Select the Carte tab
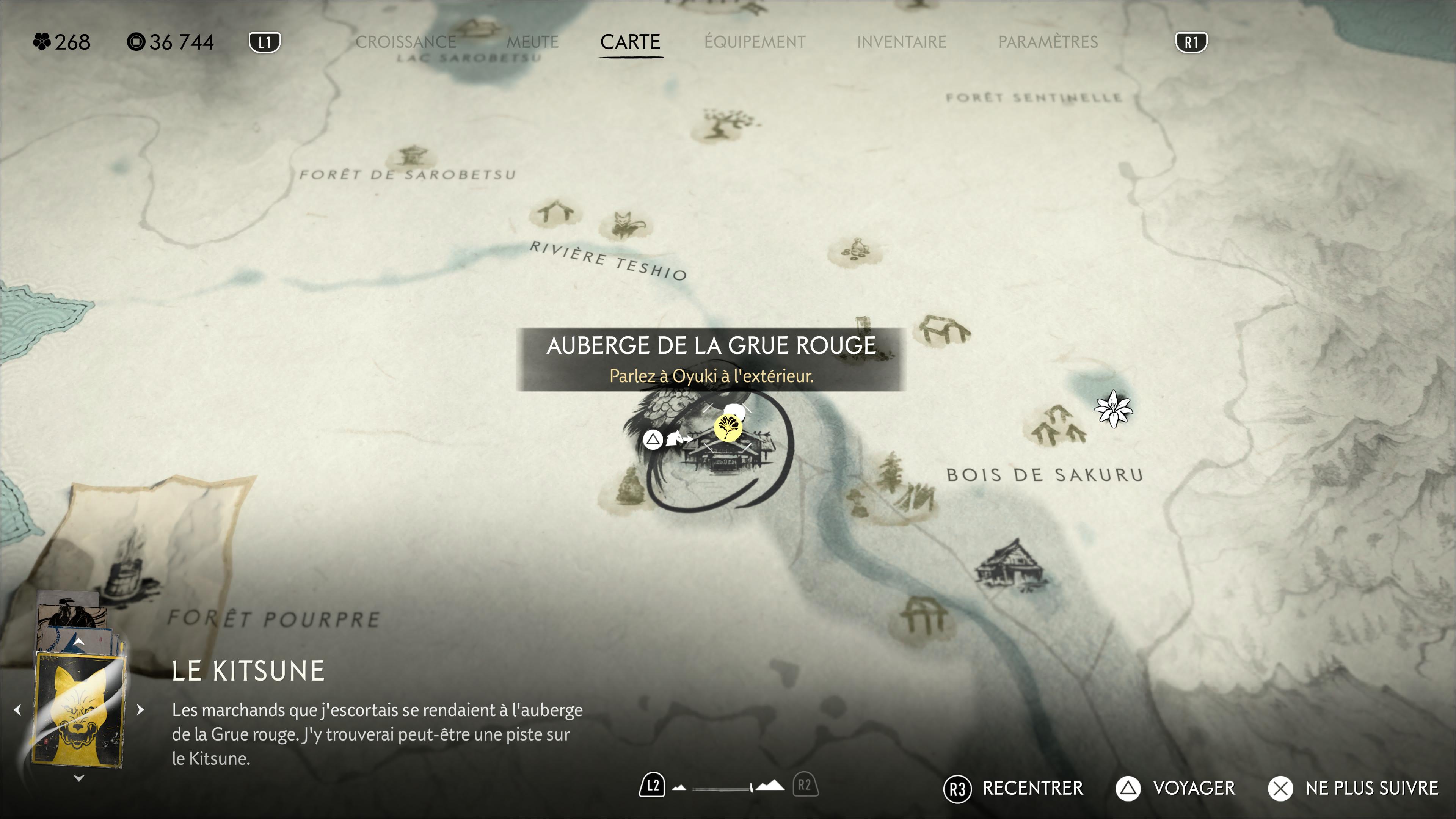The height and width of the screenshot is (819, 1456). click(x=630, y=42)
